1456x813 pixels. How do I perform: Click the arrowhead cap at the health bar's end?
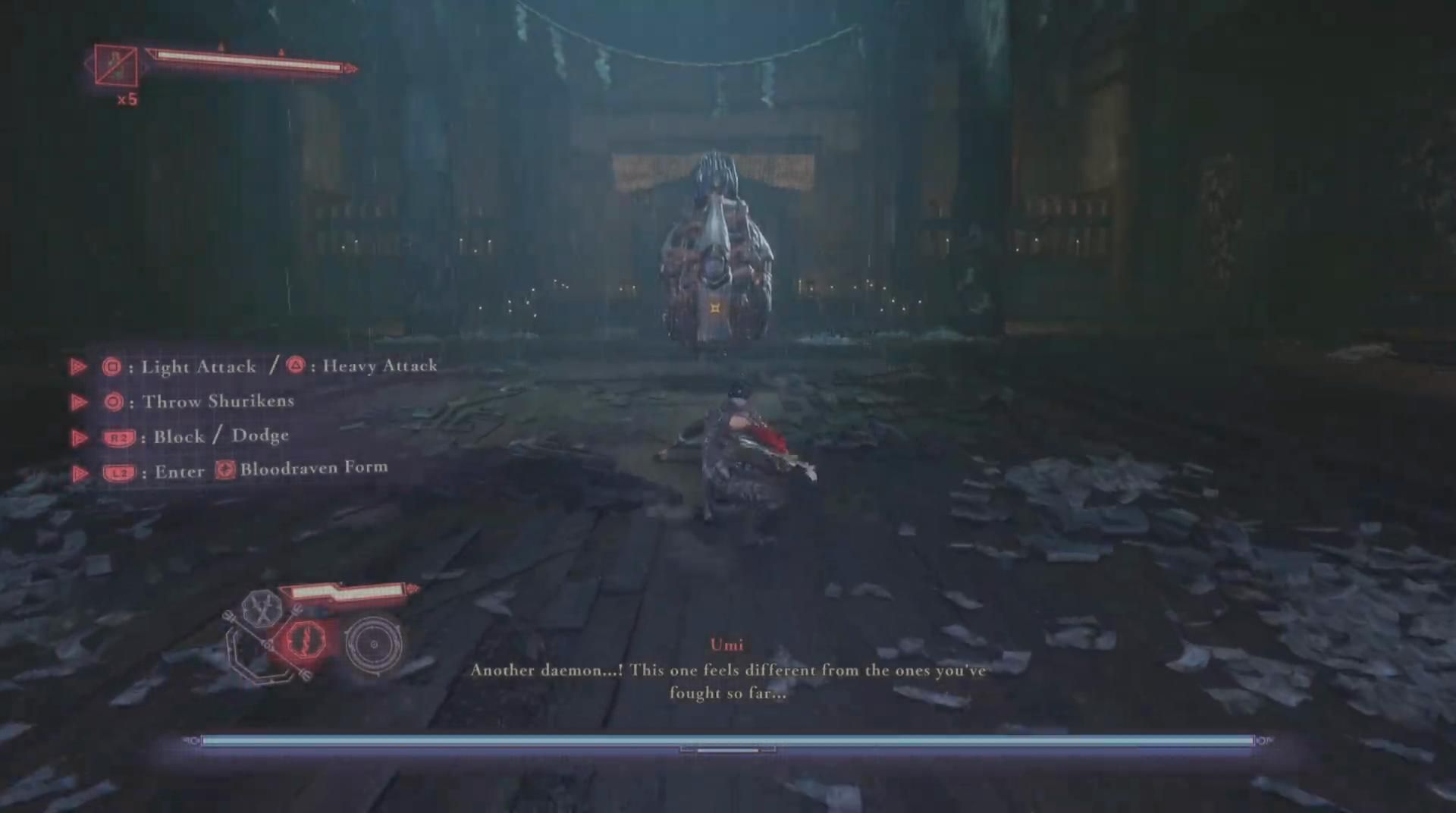click(349, 67)
